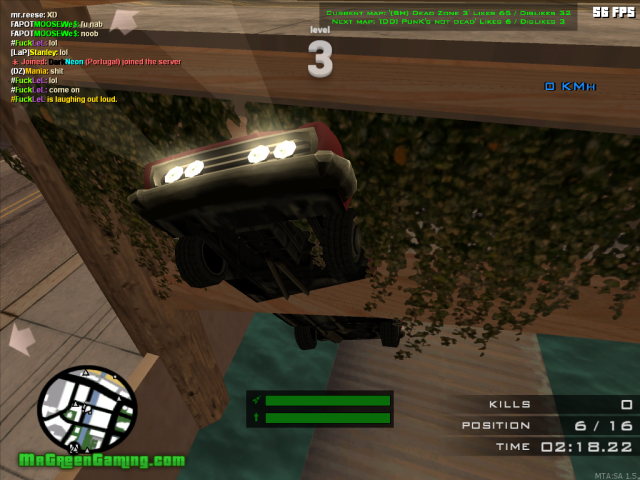640x480 pixels.
Task: Open the MrGreenGaming.com logo link
Action: [x=102, y=461]
